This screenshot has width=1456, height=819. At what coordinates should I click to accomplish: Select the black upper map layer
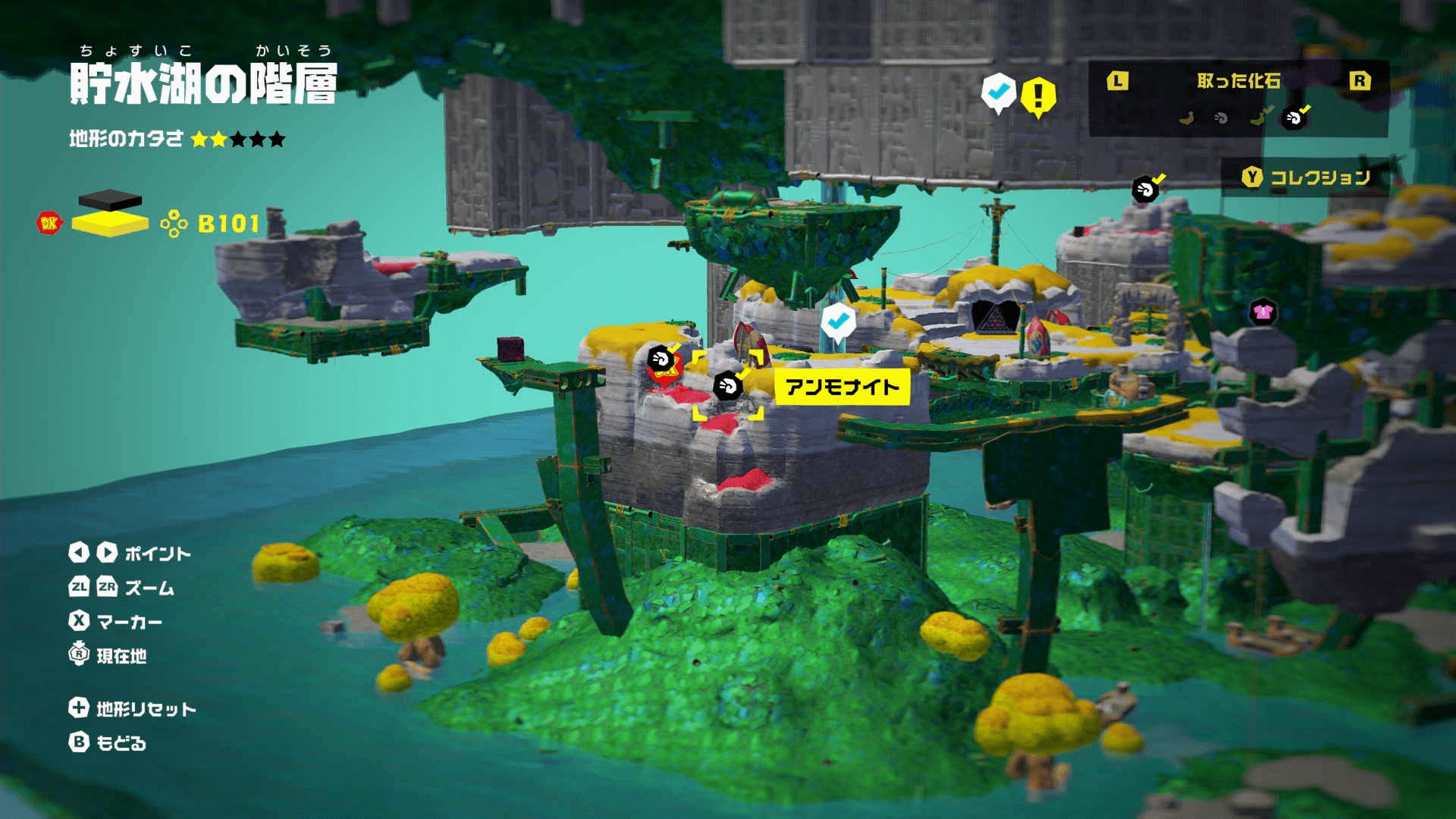coord(110,200)
